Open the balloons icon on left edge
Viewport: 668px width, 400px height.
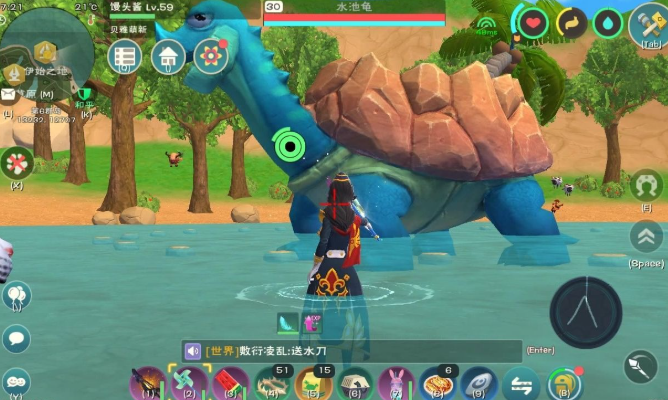[16, 296]
